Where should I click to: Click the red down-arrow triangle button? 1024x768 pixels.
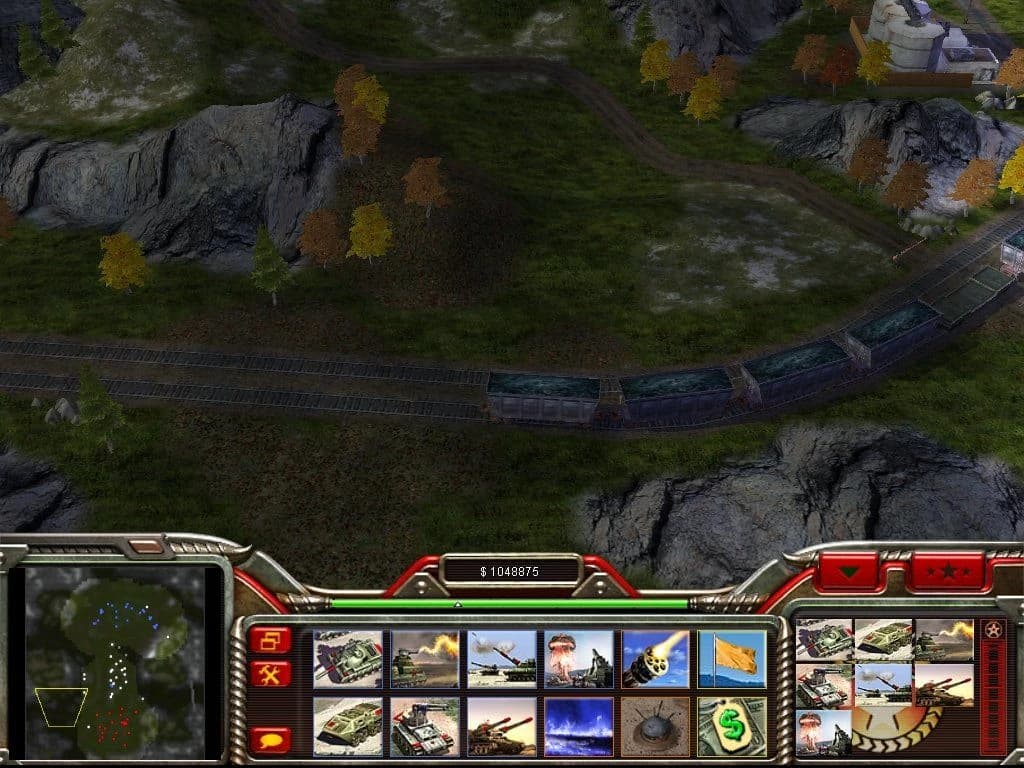pos(850,573)
